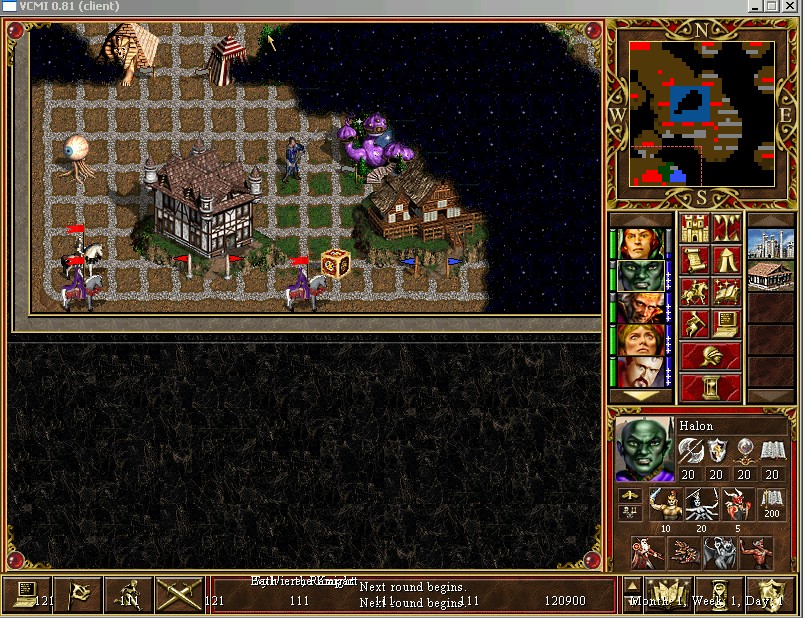Viewport: 805px width, 618px height.
Task: Choose the white castle town in list
Action: coord(770,243)
